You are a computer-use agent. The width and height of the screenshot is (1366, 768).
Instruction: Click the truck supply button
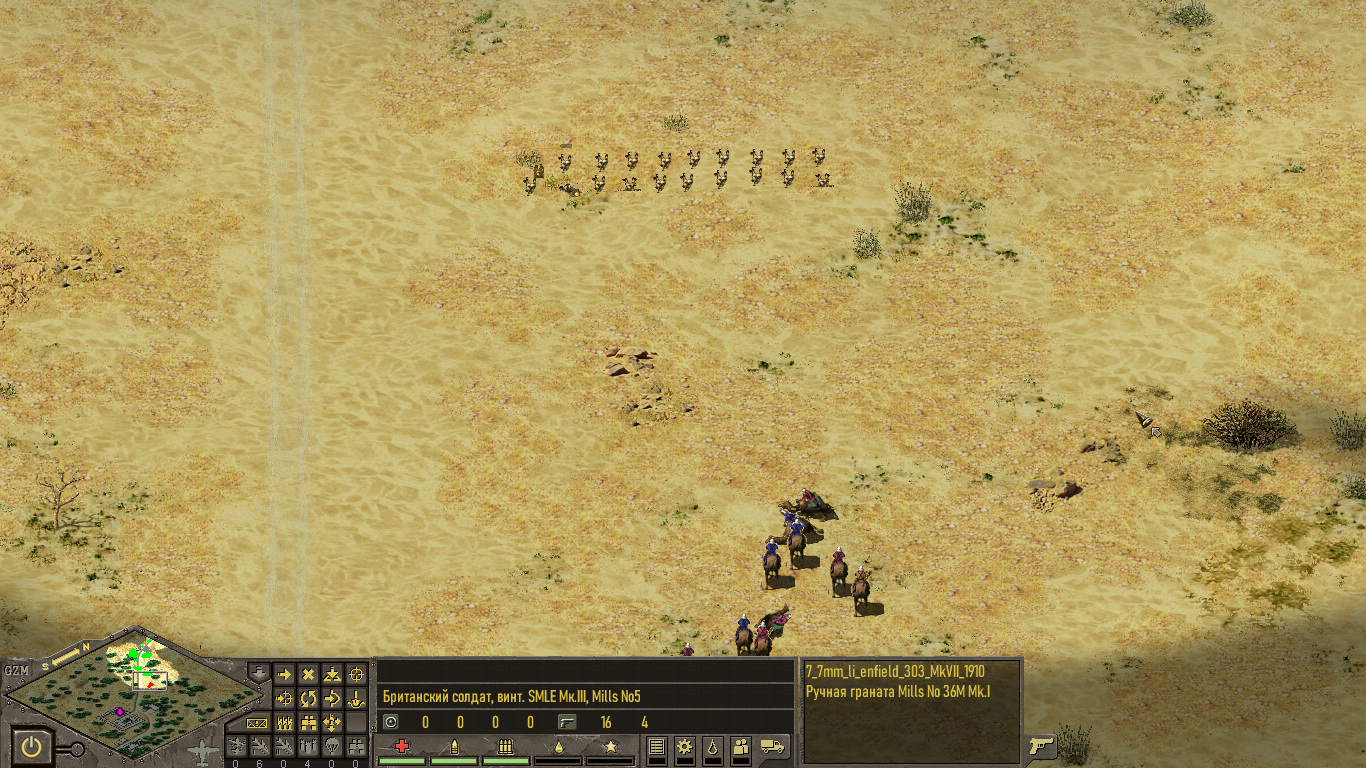coord(773,745)
